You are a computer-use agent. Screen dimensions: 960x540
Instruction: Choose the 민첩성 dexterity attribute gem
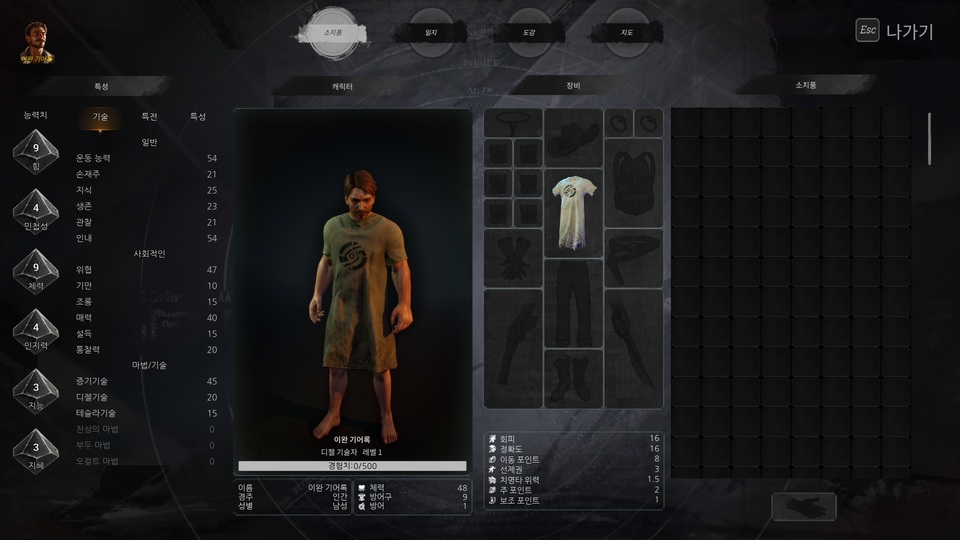(x=35, y=211)
